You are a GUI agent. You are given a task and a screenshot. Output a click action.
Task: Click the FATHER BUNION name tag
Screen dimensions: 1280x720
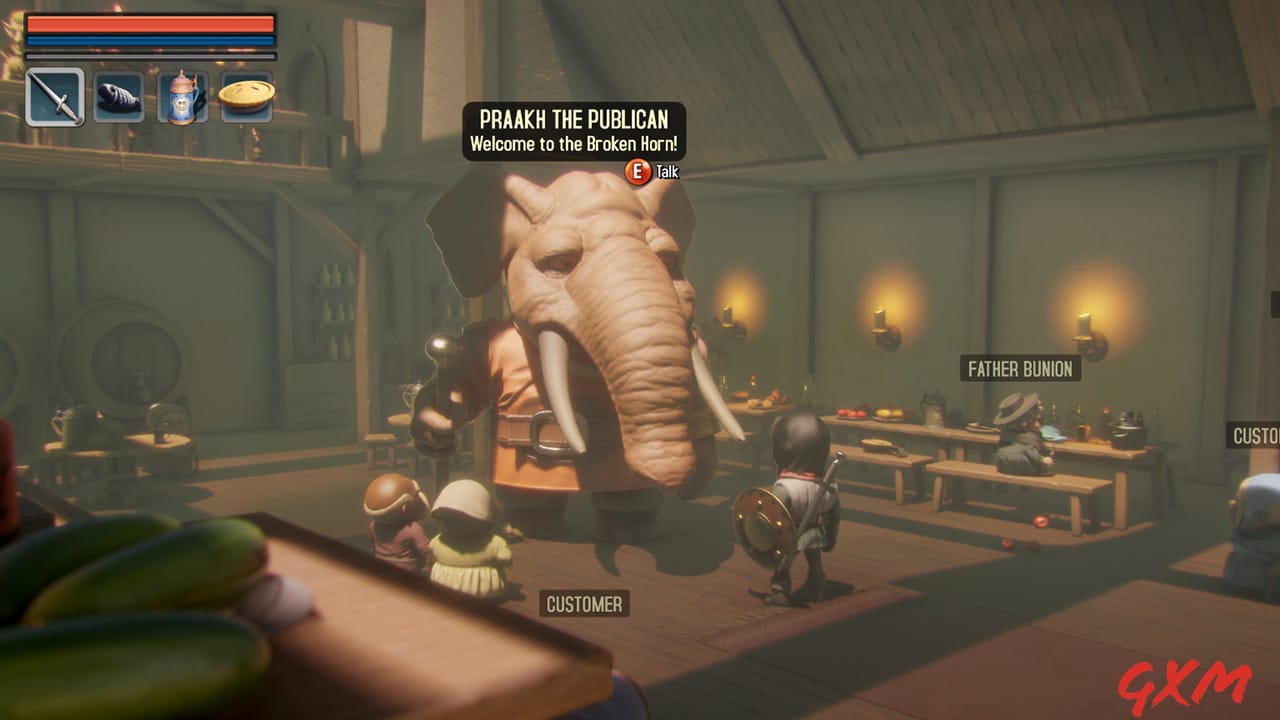point(1019,369)
